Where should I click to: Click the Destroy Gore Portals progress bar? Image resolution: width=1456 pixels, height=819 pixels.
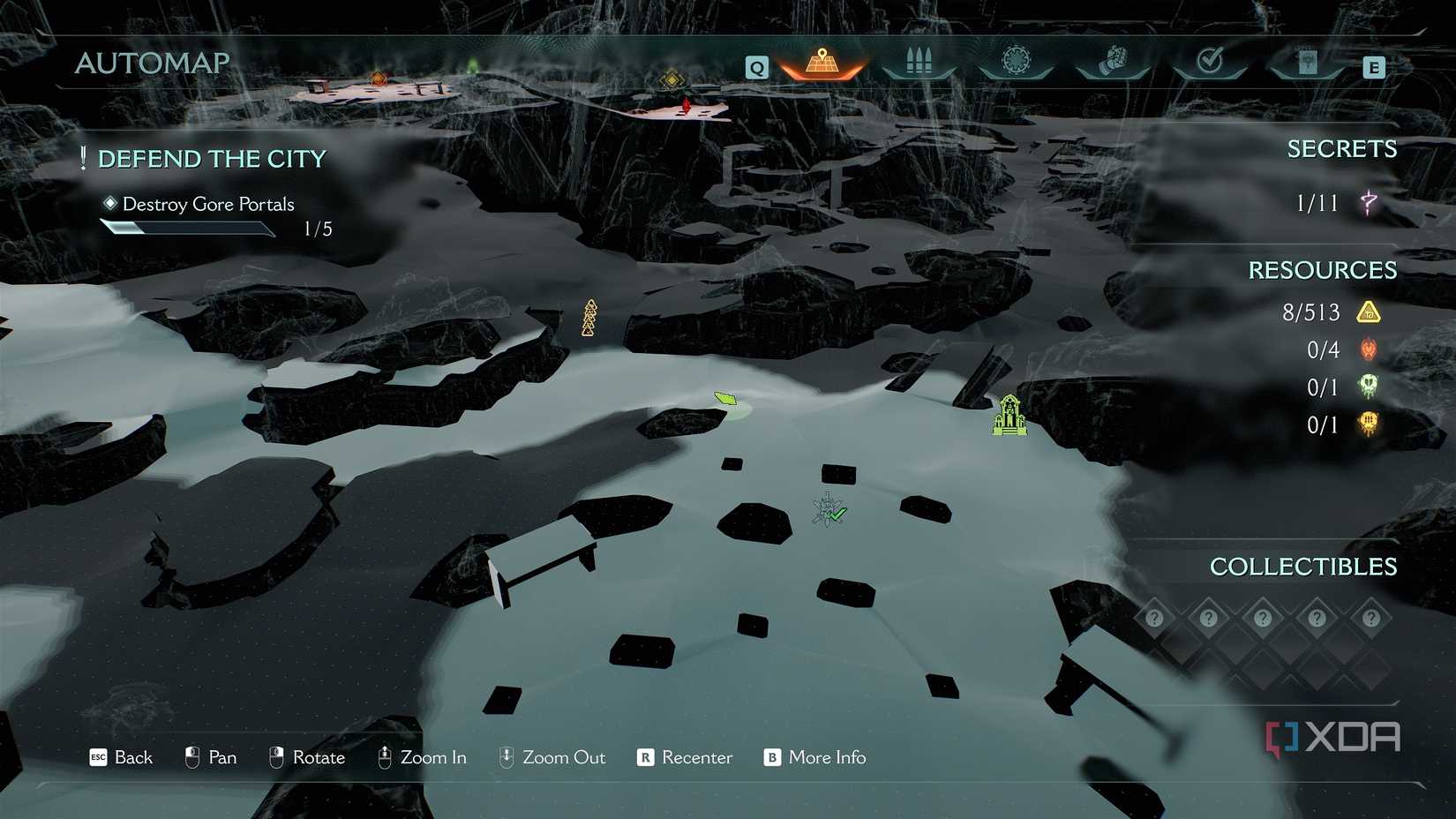[x=188, y=228]
